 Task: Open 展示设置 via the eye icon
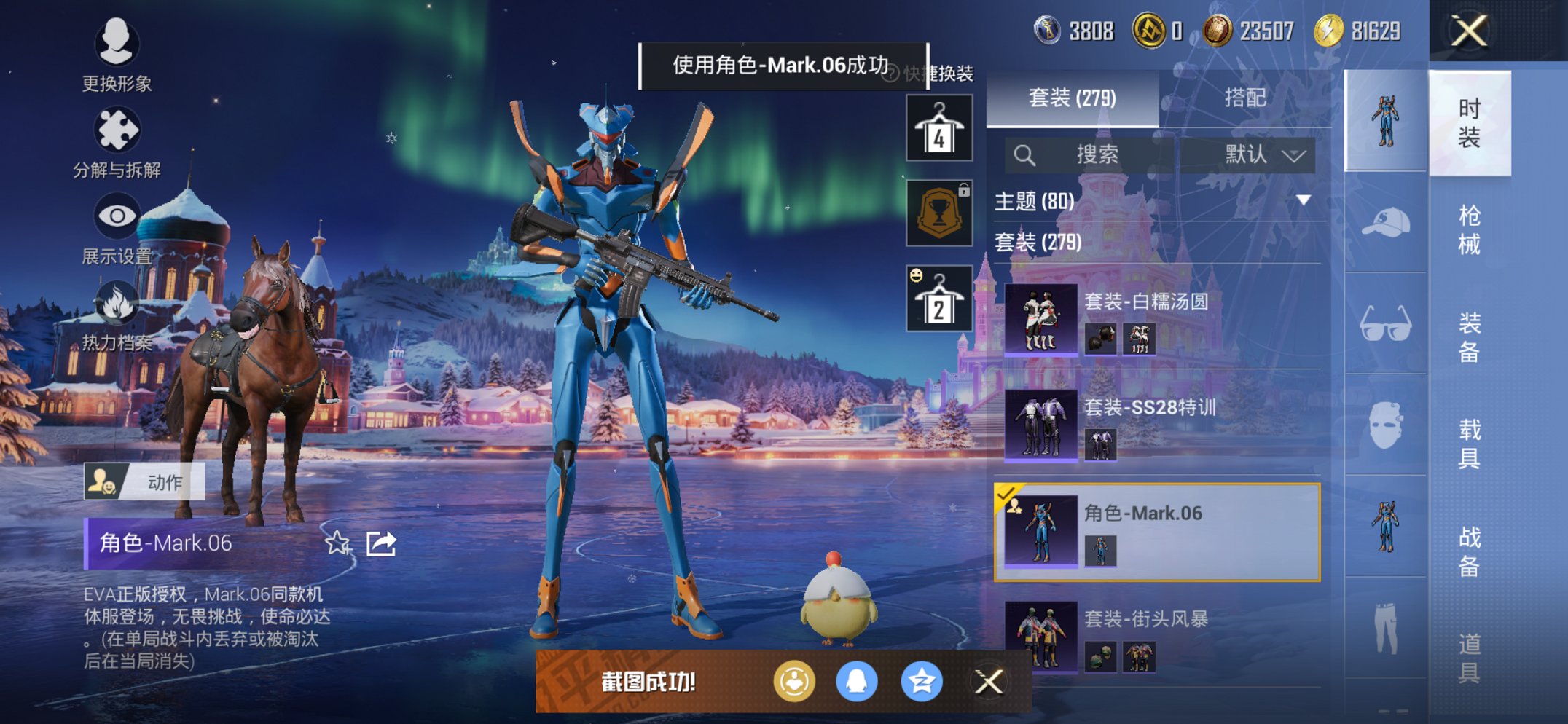point(117,216)
